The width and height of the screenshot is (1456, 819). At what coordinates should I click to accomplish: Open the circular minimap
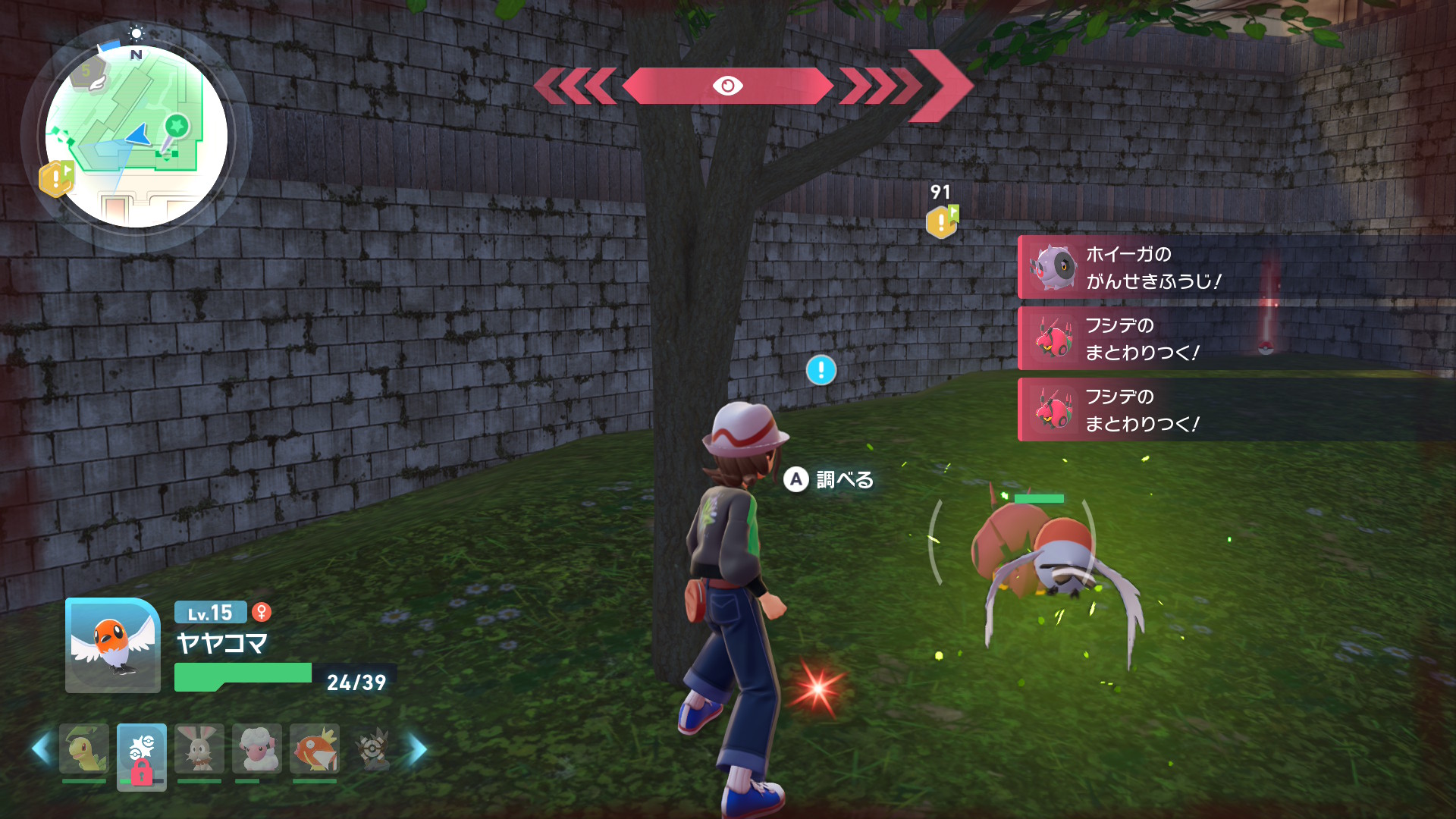click(136, 136)
